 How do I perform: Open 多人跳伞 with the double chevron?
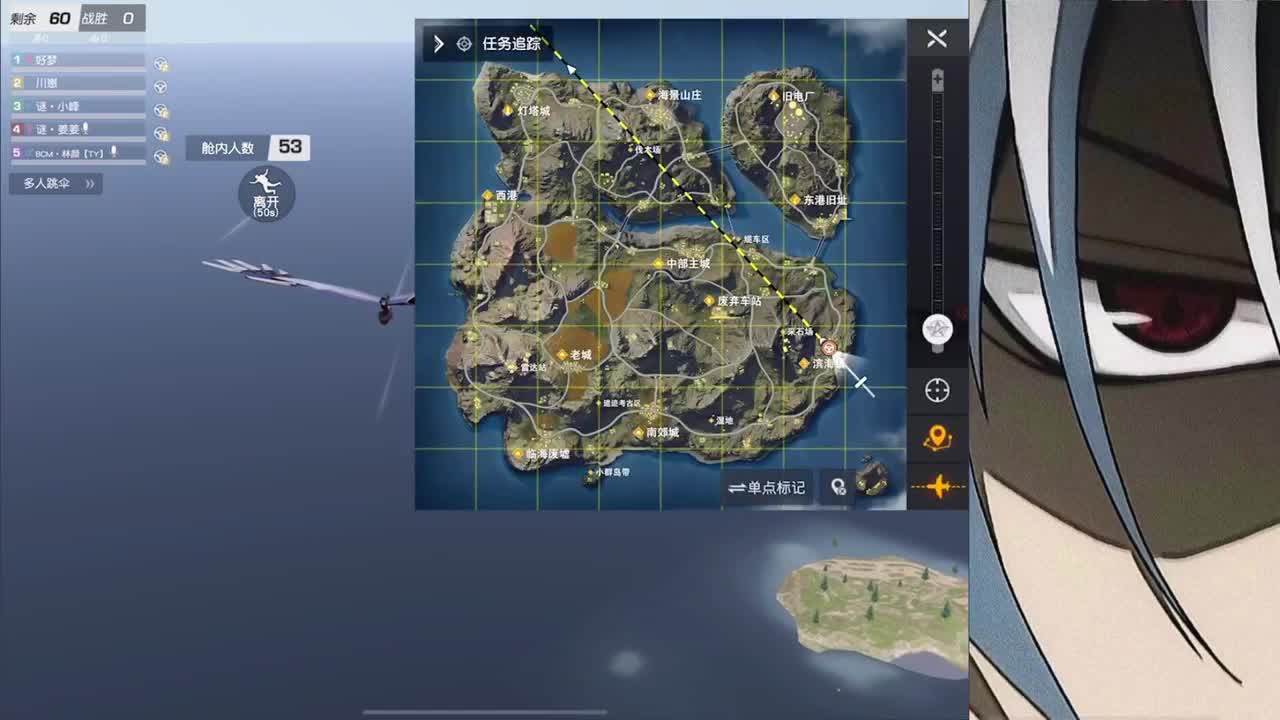tap(90, 183)
